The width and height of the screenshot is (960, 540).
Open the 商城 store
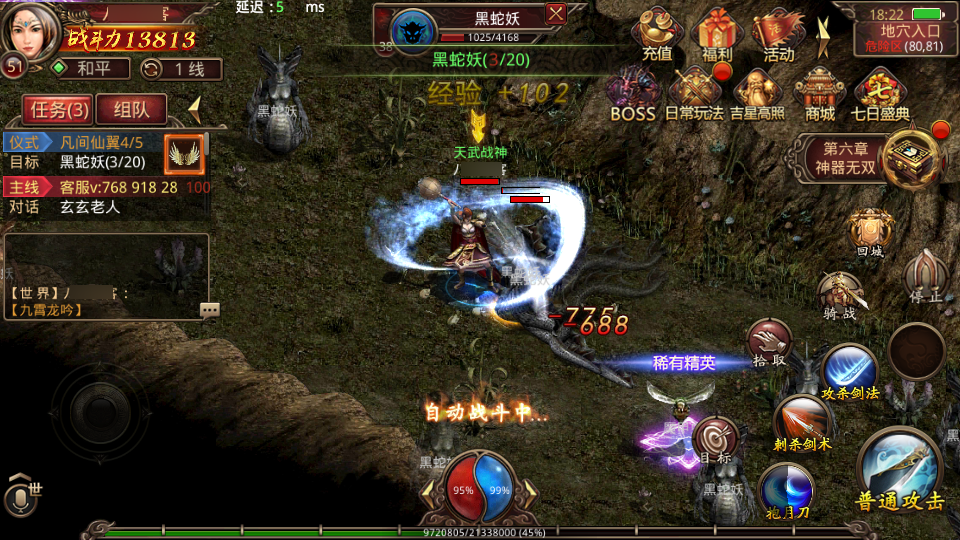tap(820, 93)
